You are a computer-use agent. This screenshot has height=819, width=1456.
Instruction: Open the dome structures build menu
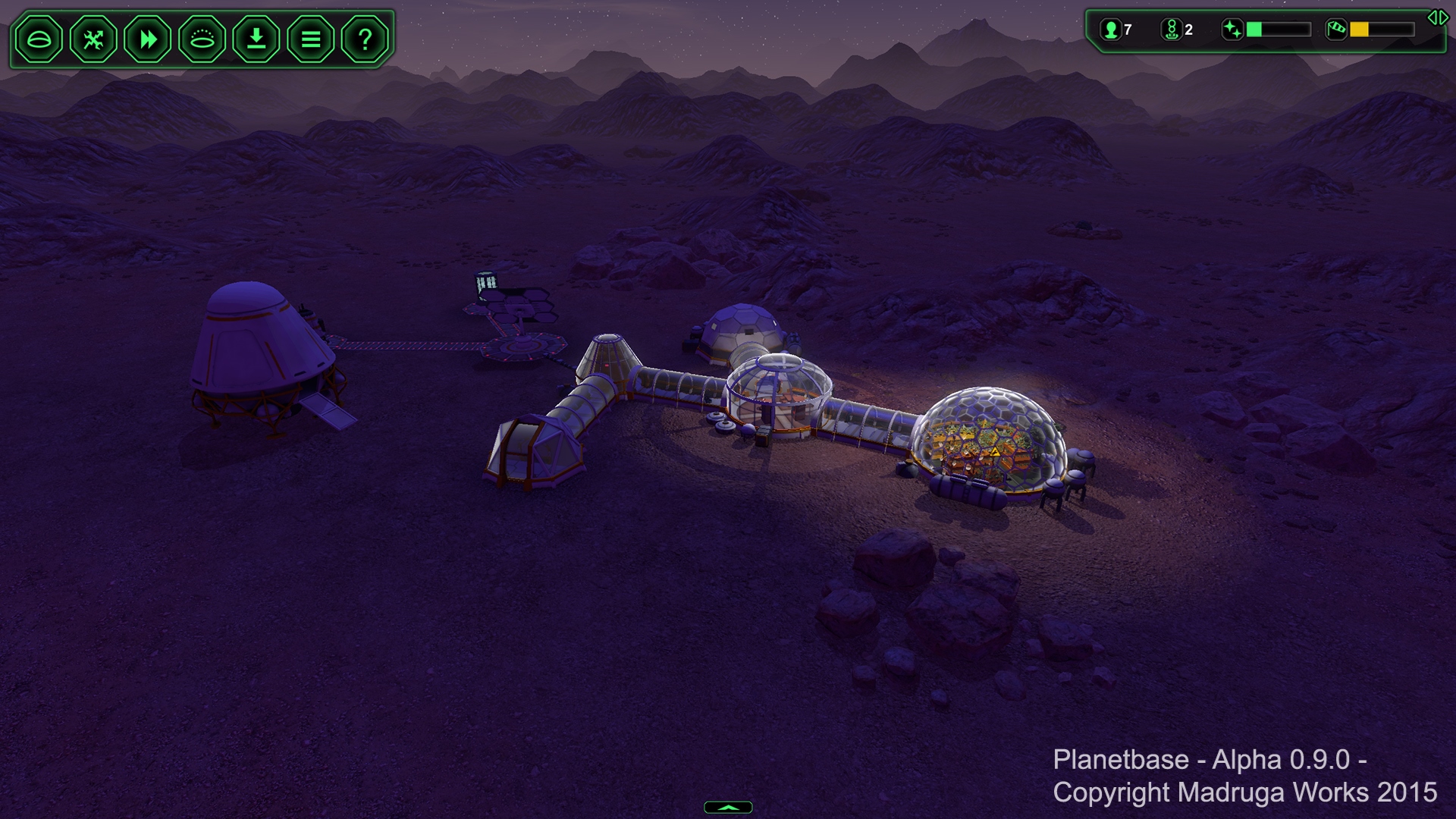pos(39,39)
